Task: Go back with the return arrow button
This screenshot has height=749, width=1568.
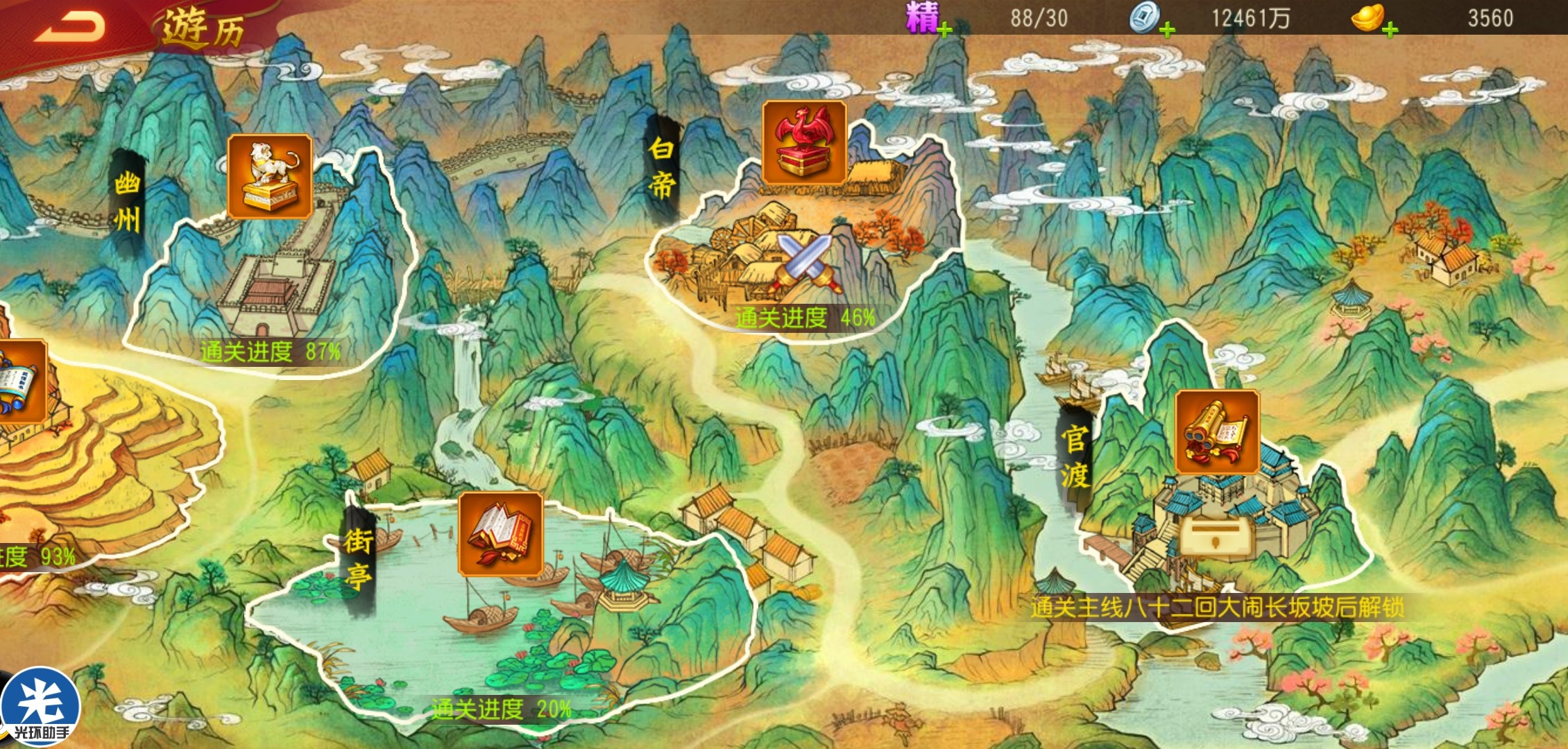Action: 69,26
